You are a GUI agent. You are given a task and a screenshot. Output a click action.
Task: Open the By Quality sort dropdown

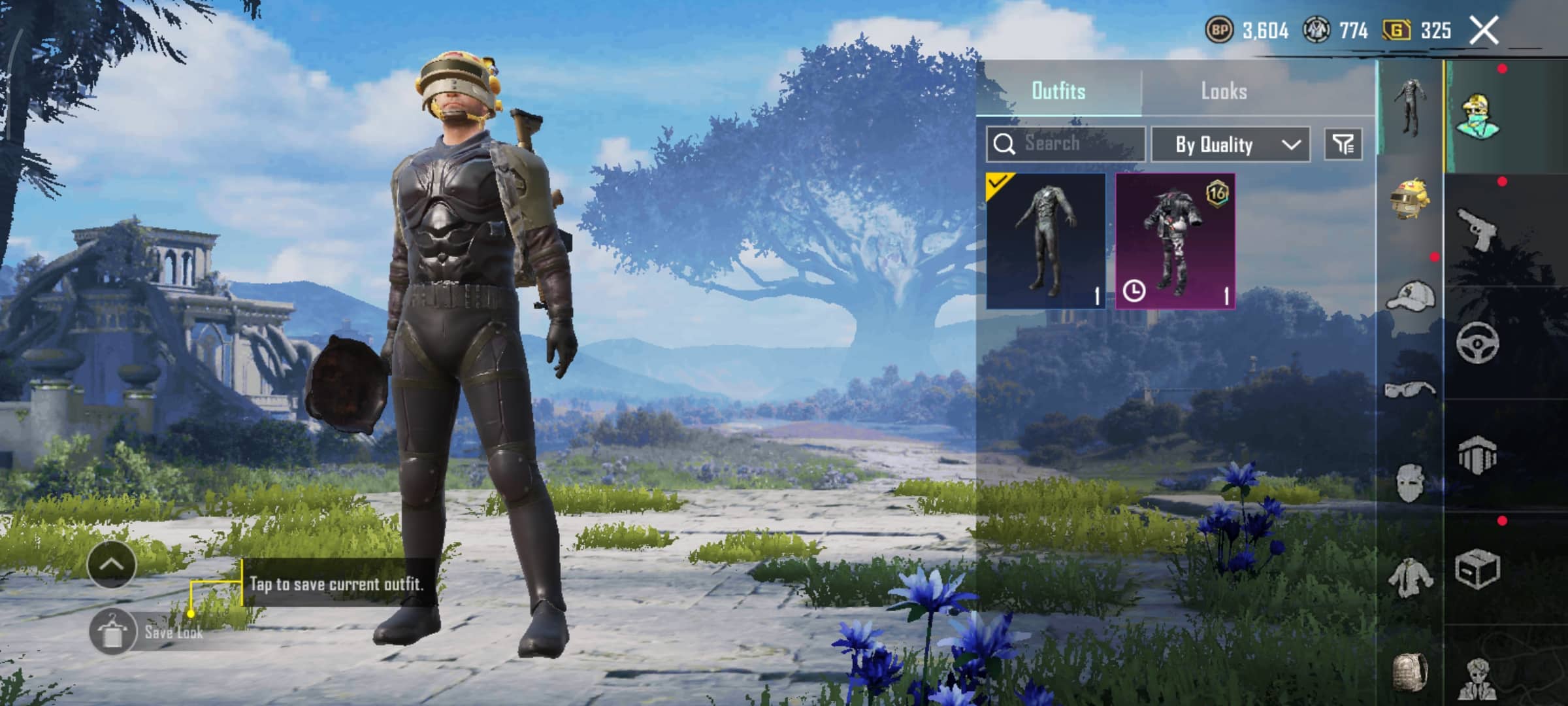1230,144
